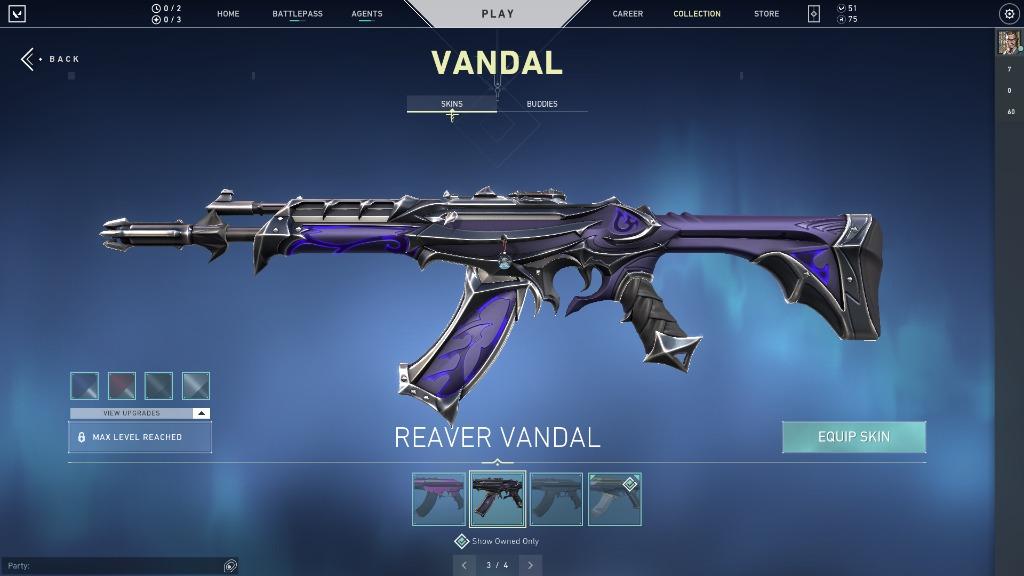Toggle Show Owned Only
Viewport: 1024px width, 576px height.
click(462, 541)
